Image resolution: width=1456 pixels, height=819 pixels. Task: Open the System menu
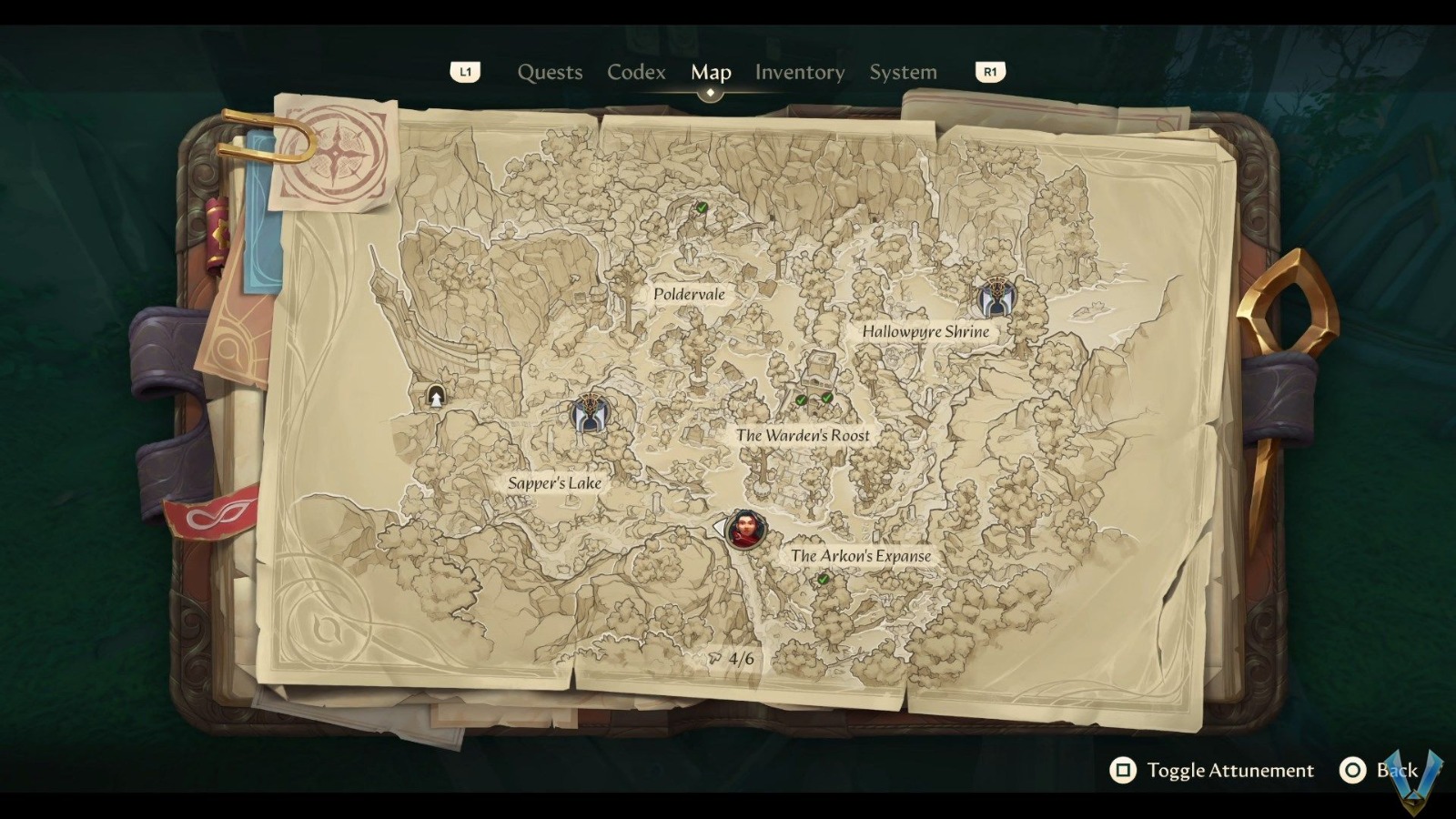click(x=903, y=72)
